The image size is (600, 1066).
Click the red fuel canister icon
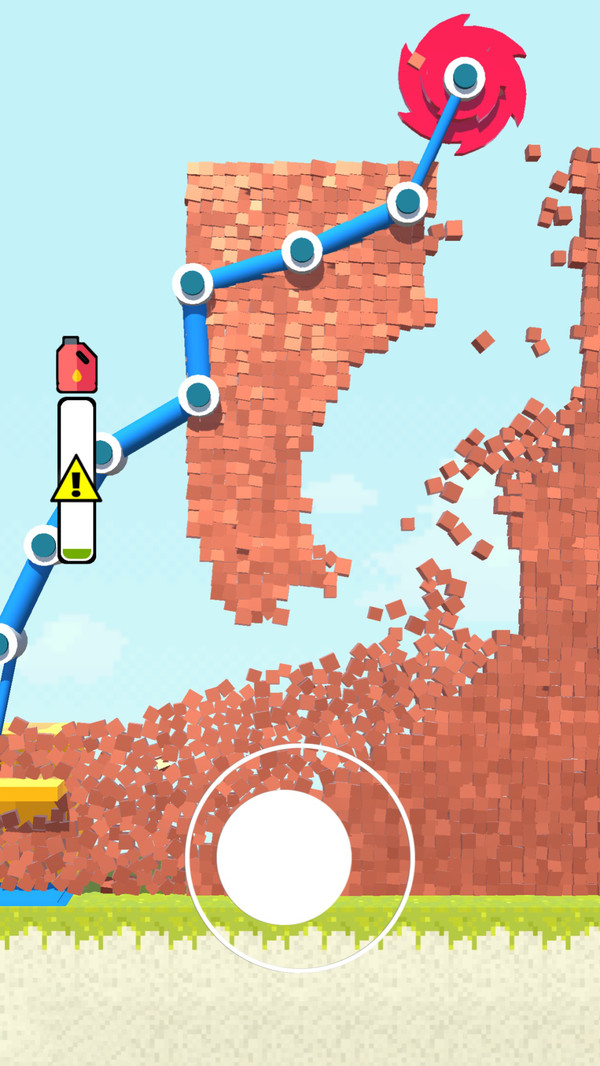[76, 365]
